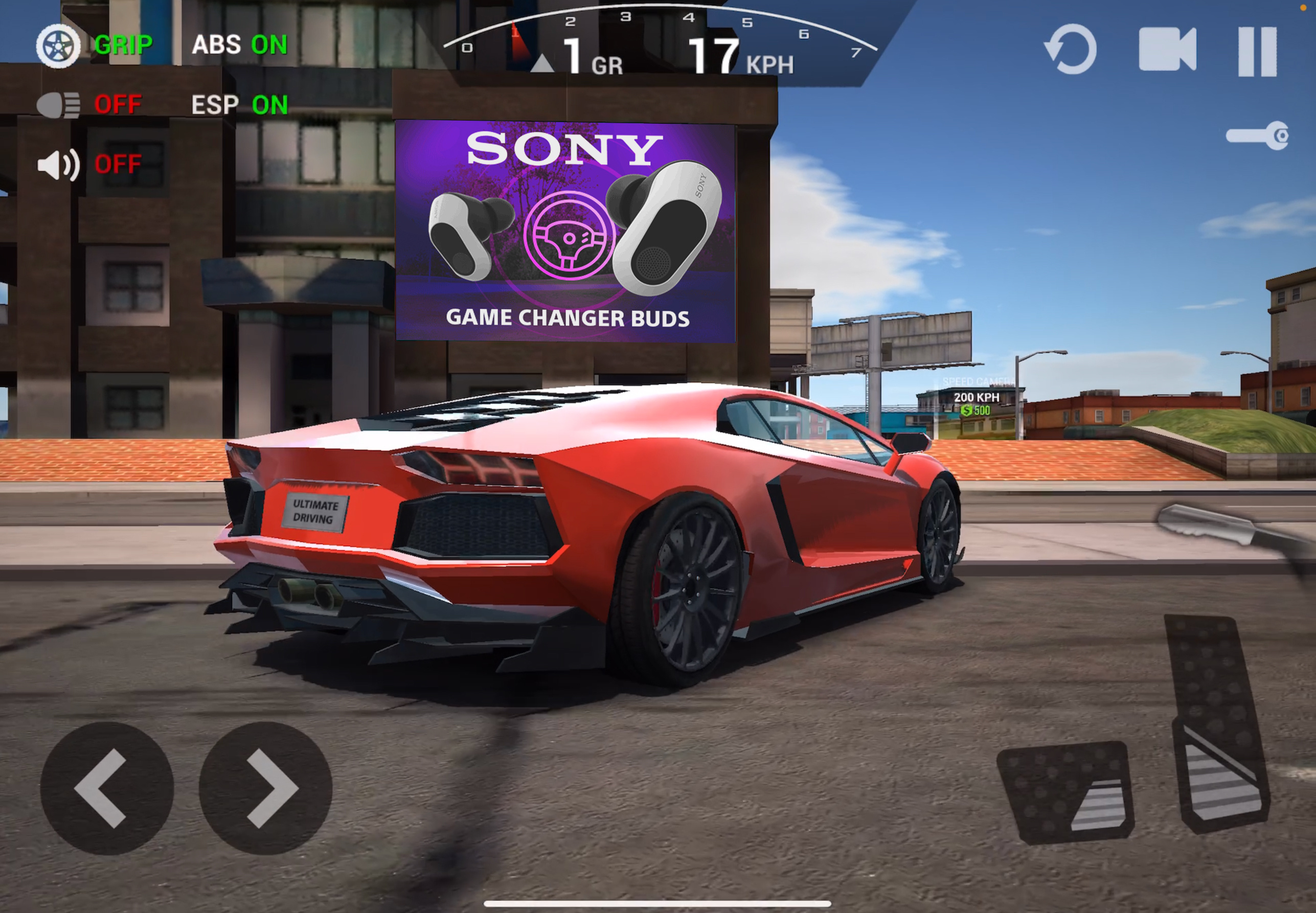The width and height of the screenshot is (1316, 913).
Task: Steer left with the left arrow
Action: pyautogui.click(x=106, y=788)
